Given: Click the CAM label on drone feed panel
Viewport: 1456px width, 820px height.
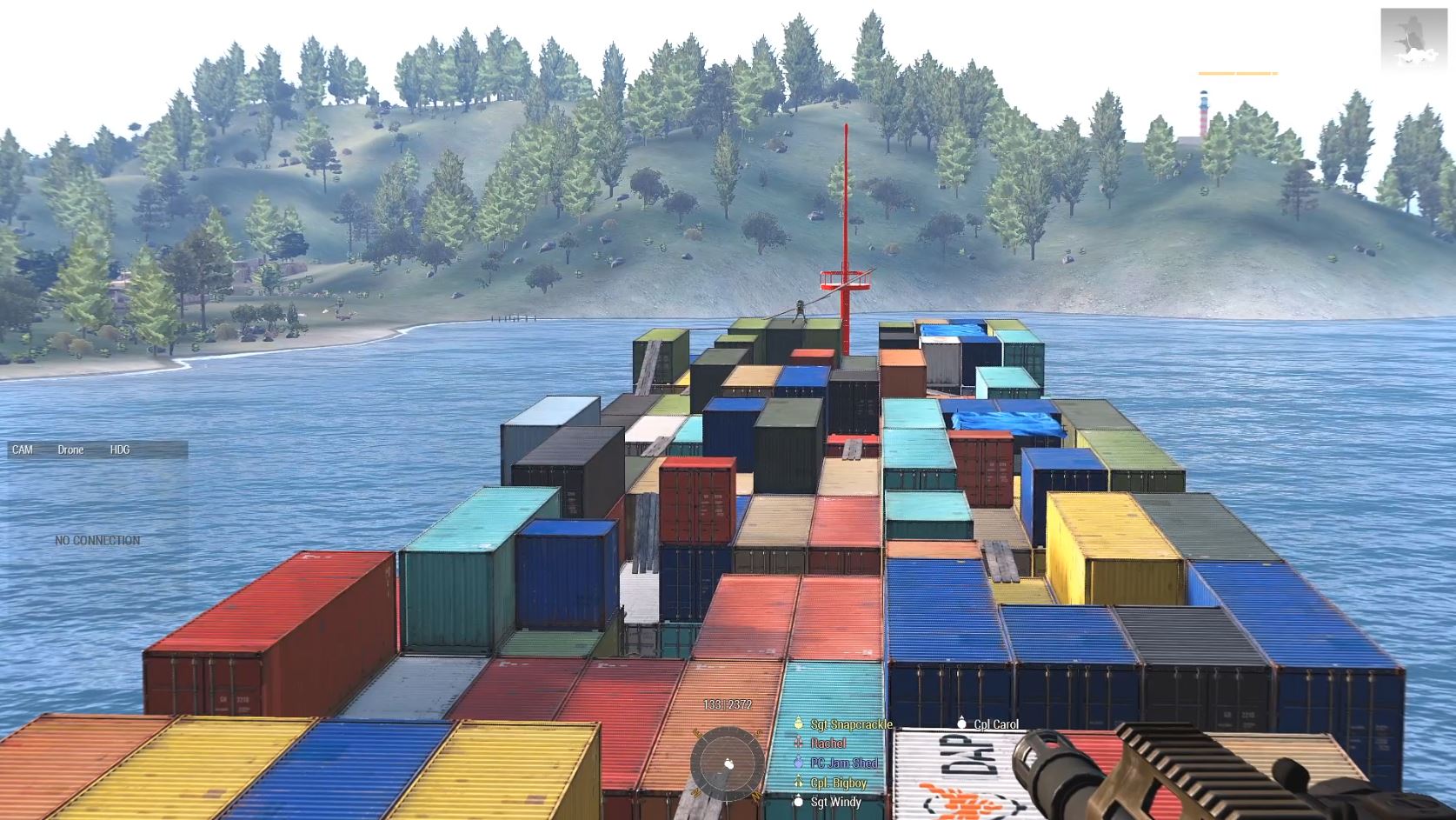Looking at the screenshot, I should pyautogui.click(x=23, y=450).
